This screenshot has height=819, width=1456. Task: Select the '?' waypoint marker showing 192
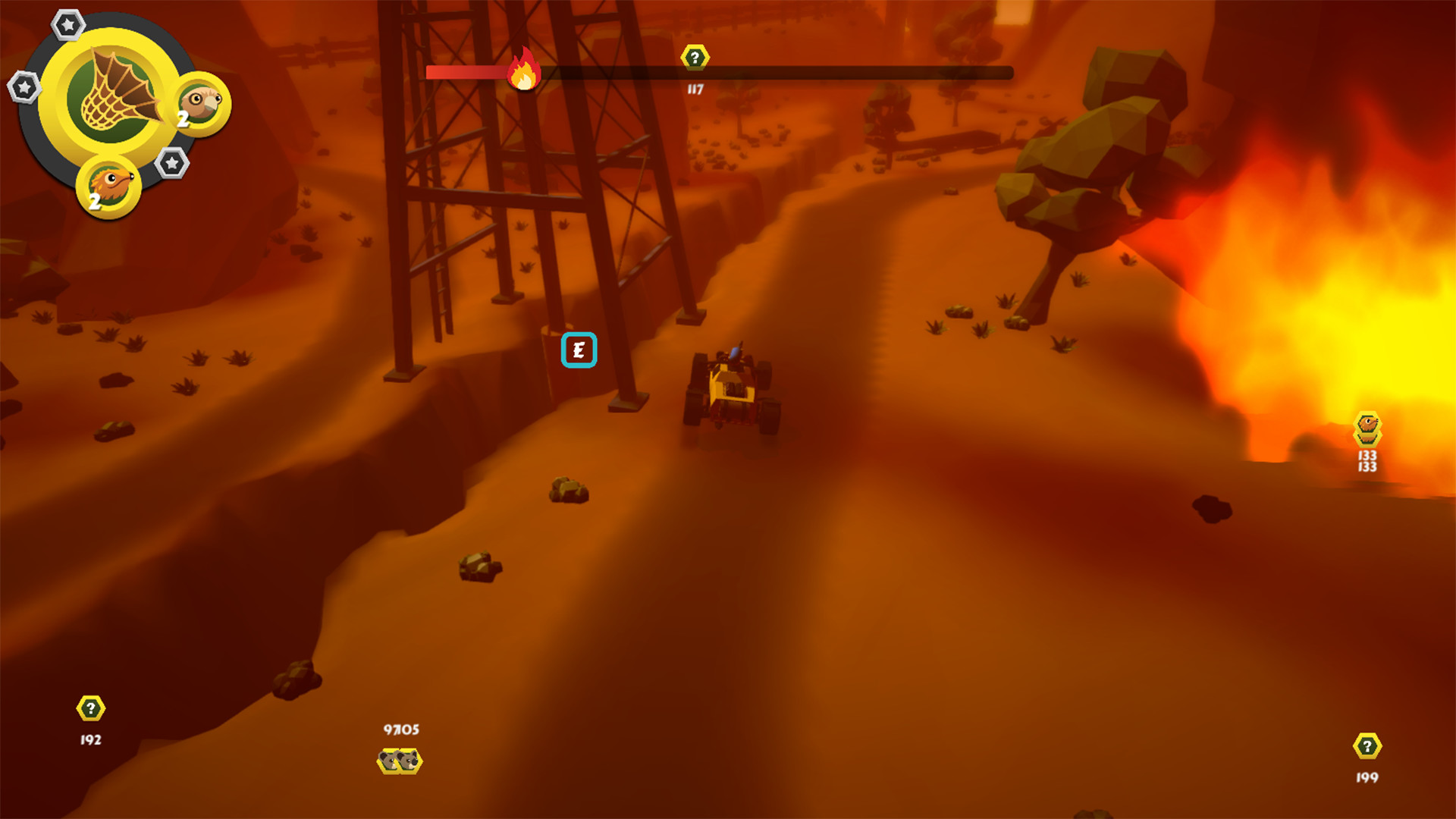pos(89,708)
